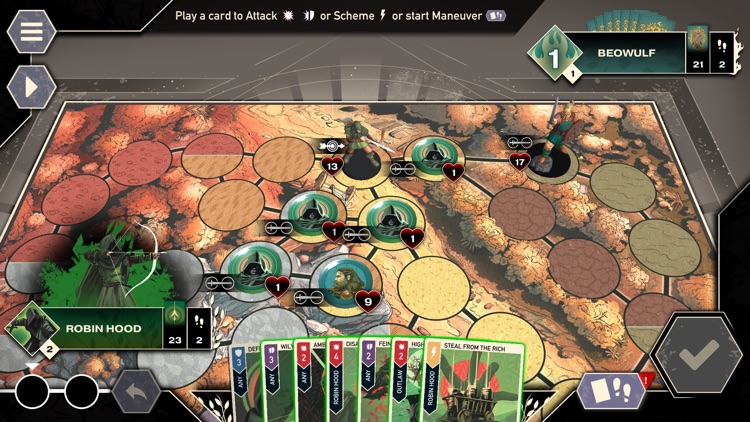Click the hexagonal play arrow button

[x=31, y=87]
